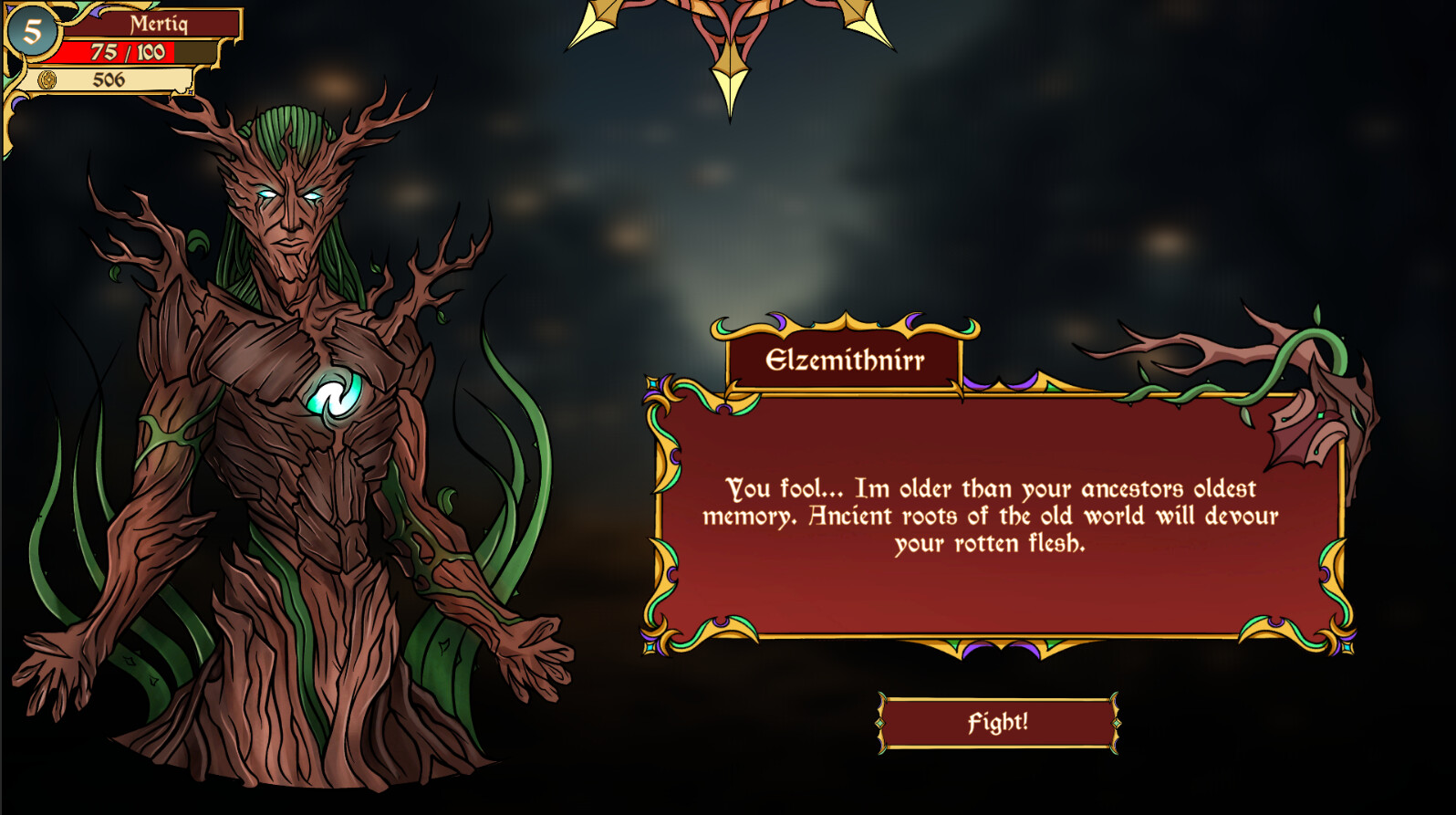Open the gold count field showing 506
Viewport: 1456px width, 815px height.
pos(109,82)
